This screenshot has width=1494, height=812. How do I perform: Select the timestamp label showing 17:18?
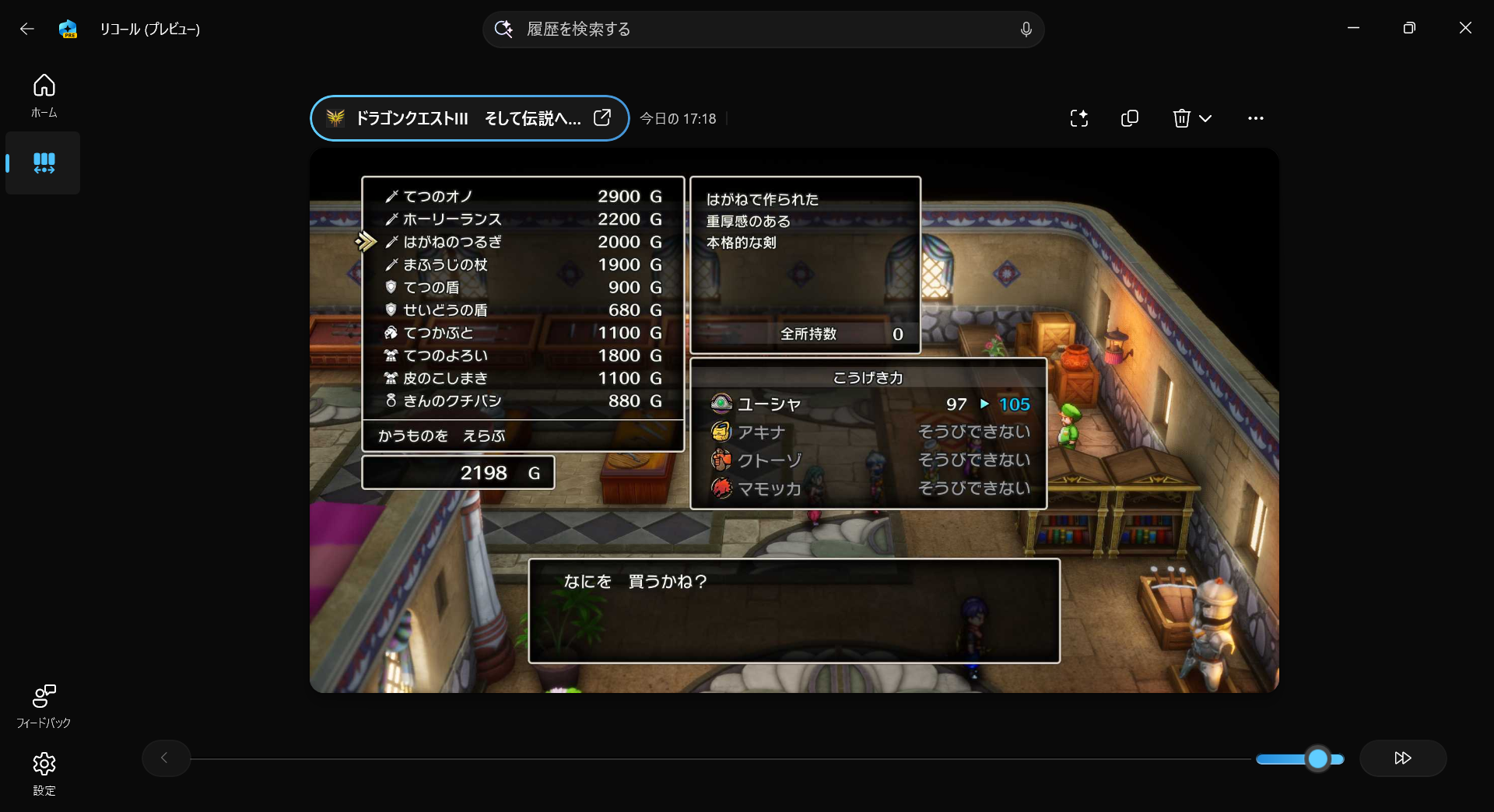[x=678, y=118]
